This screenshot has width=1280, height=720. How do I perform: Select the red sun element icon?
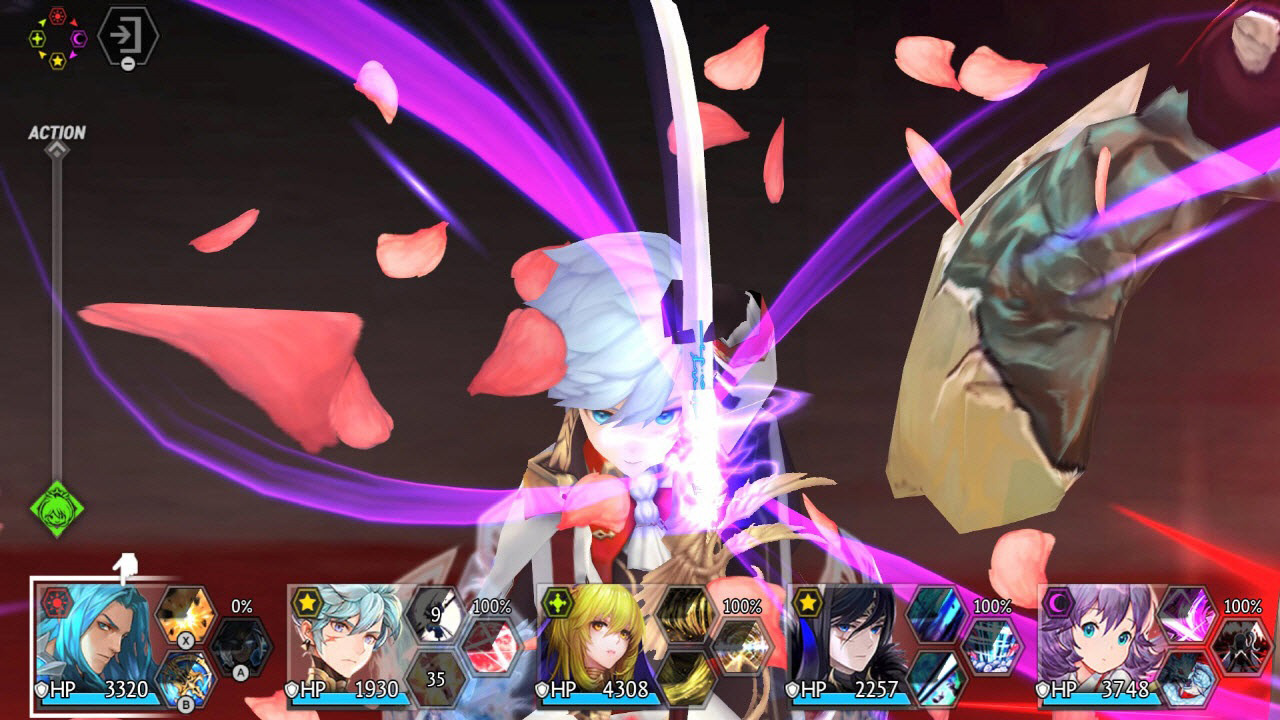click(56, 15)
